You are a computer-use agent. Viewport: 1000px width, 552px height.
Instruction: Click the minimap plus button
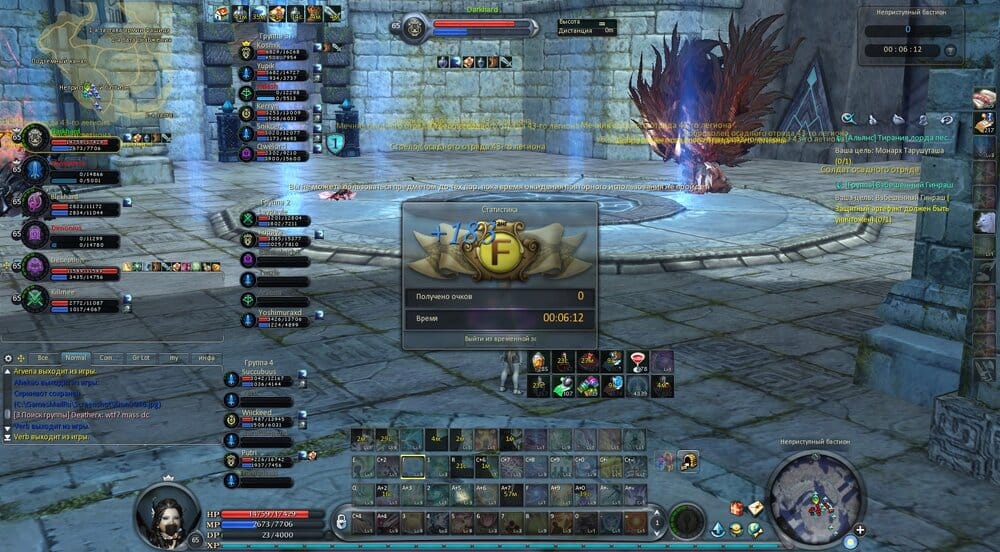tap(859, 530)
